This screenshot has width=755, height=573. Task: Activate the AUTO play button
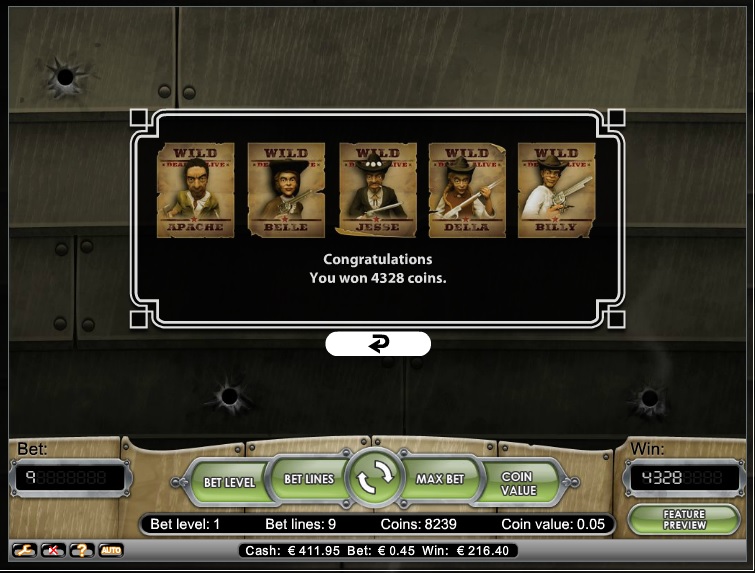point(110,551)
